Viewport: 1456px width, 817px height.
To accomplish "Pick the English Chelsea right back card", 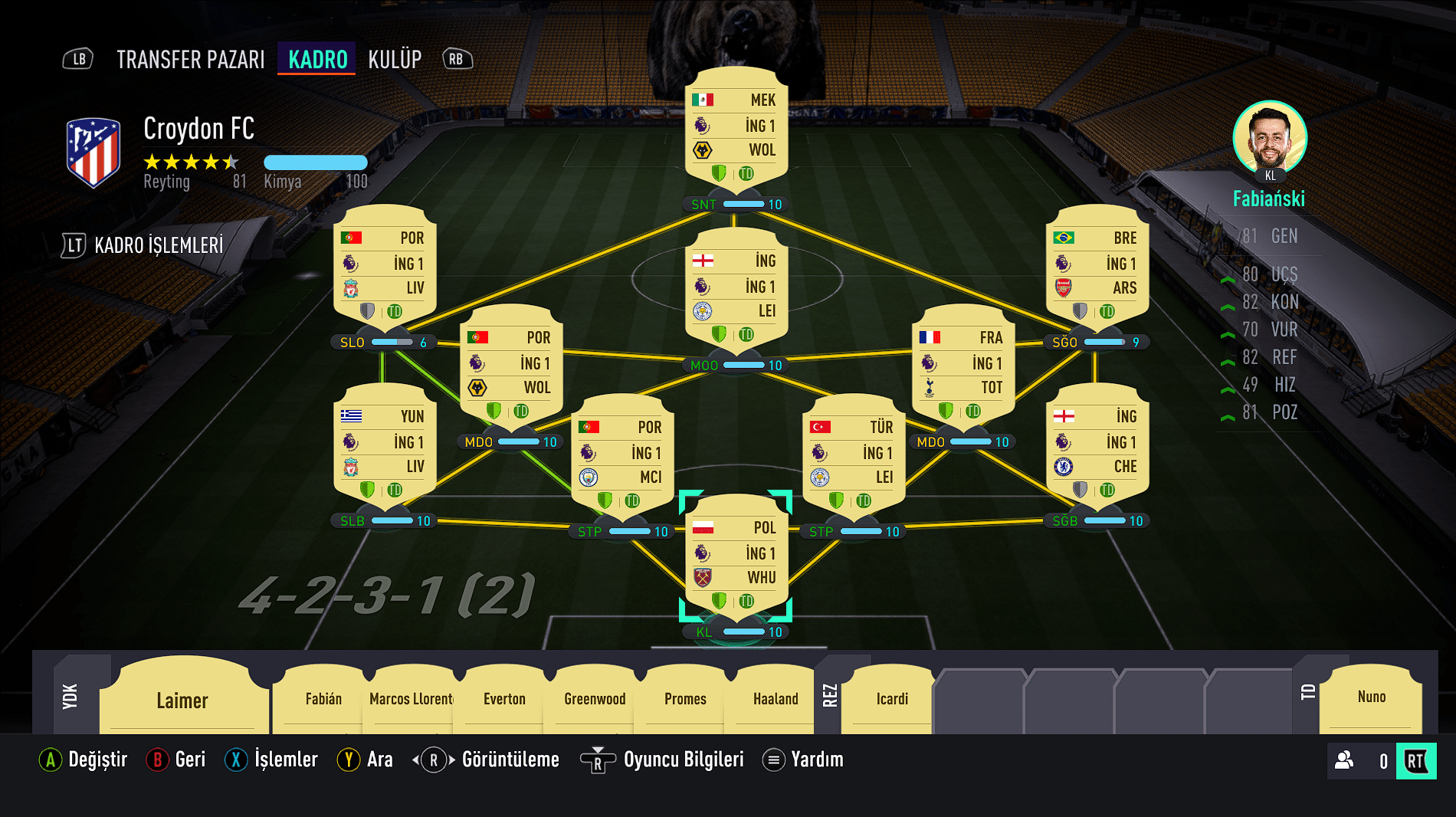I will tap(1097, 447).
